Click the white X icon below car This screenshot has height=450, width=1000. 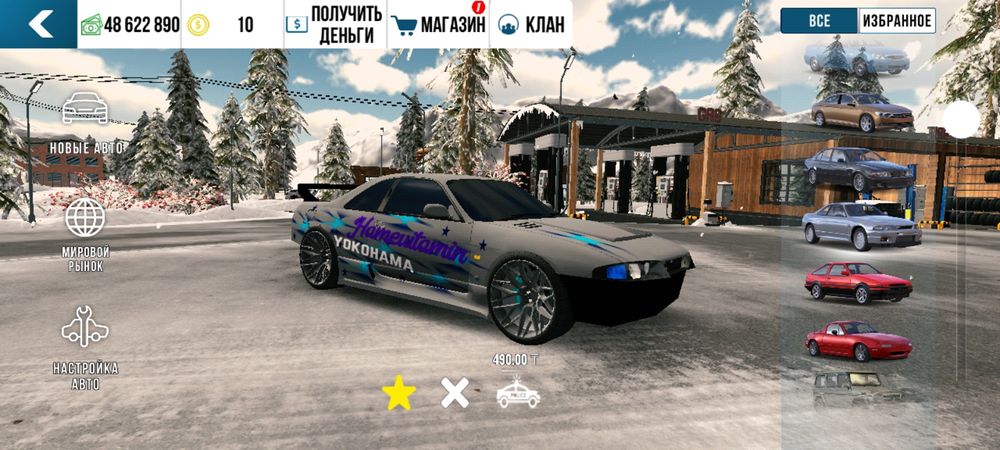[x=455, y=393]
